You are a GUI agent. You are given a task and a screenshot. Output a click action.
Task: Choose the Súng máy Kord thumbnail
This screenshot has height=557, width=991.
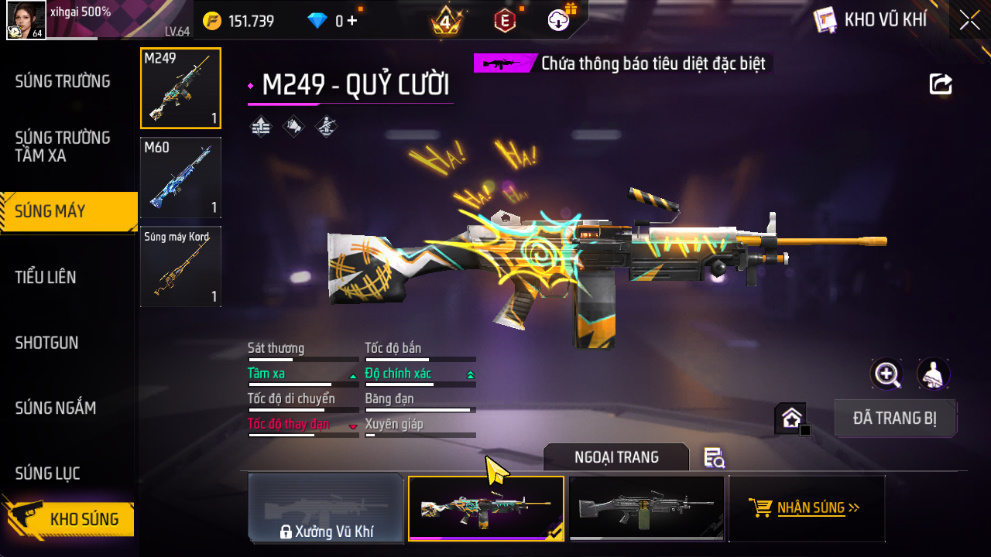181,266
